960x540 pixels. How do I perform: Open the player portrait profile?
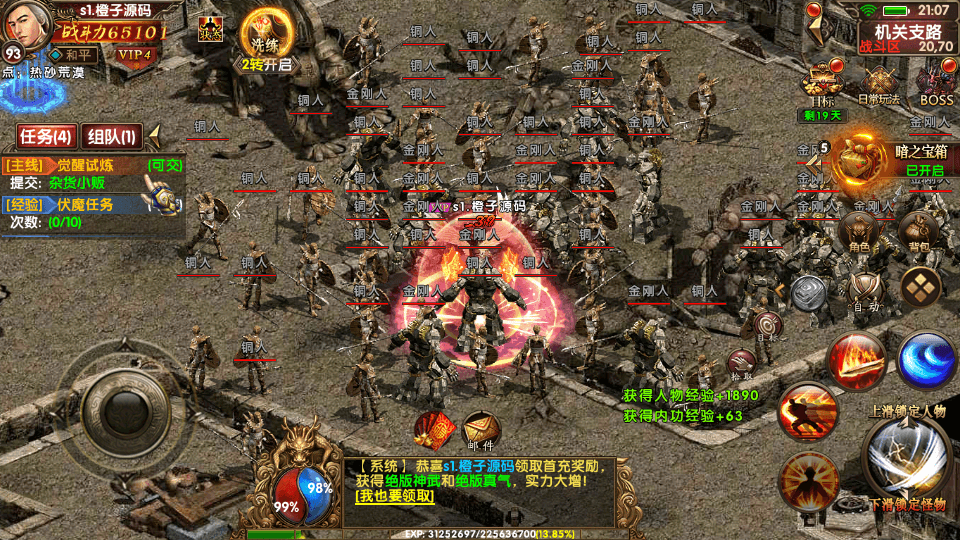coord(25,22)
